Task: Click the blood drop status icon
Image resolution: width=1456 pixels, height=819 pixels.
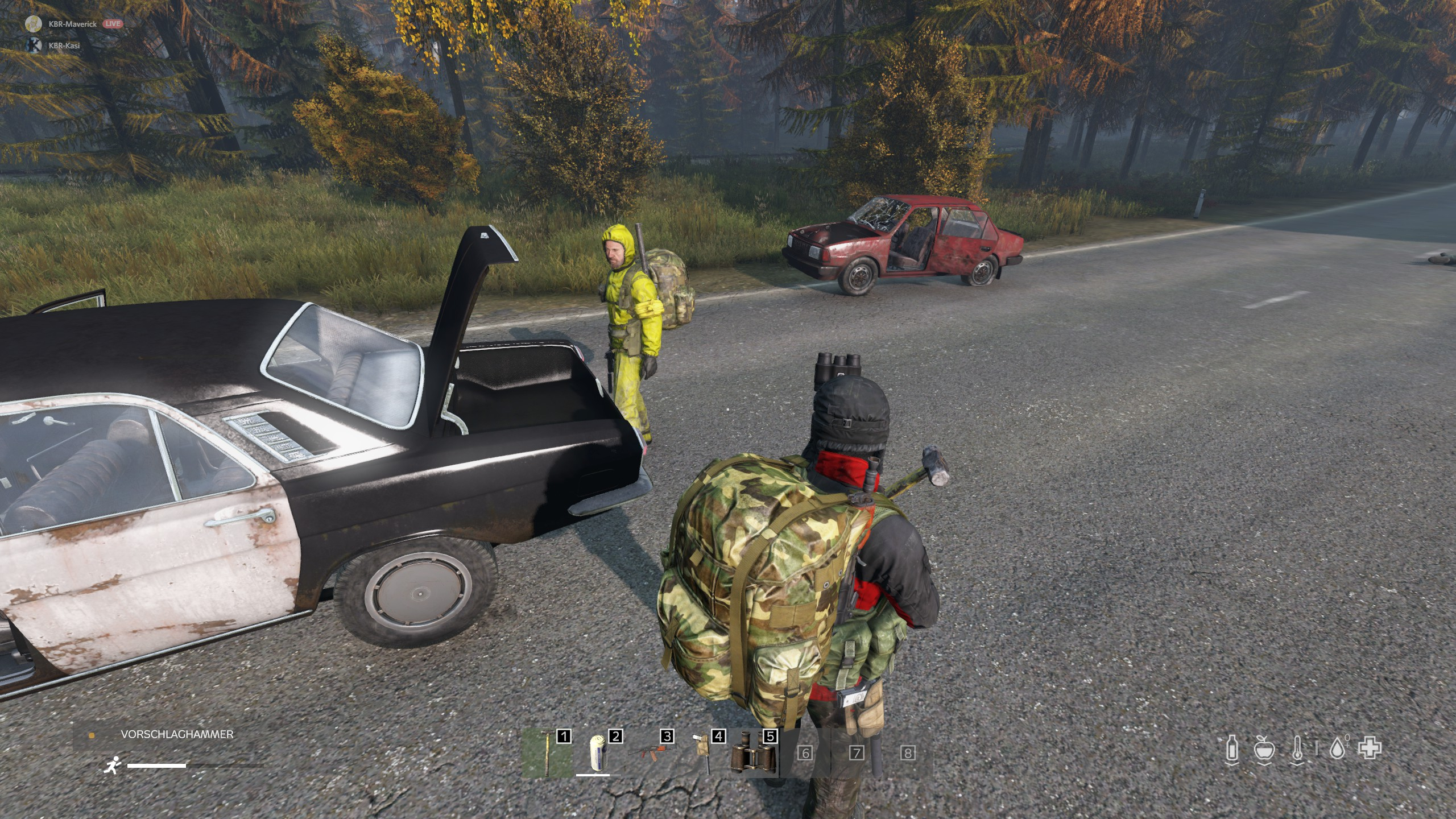Action: (1338, 748)
